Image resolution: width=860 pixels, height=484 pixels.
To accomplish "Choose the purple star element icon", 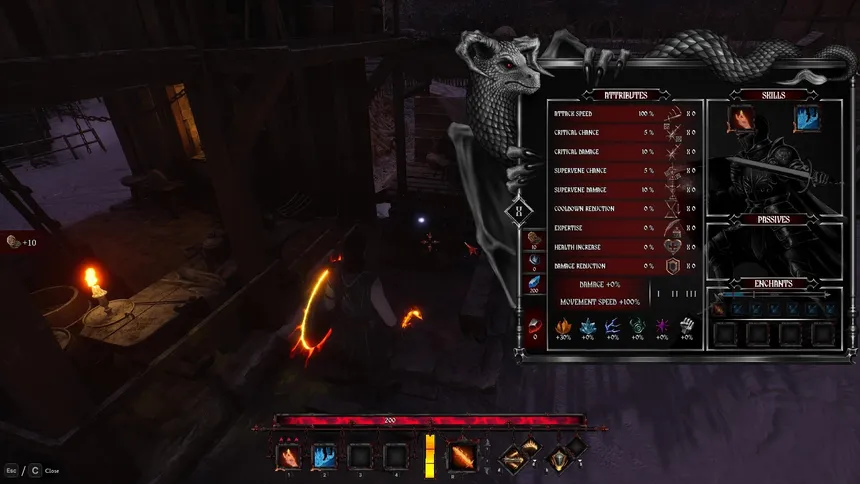I will click(661, 326).
